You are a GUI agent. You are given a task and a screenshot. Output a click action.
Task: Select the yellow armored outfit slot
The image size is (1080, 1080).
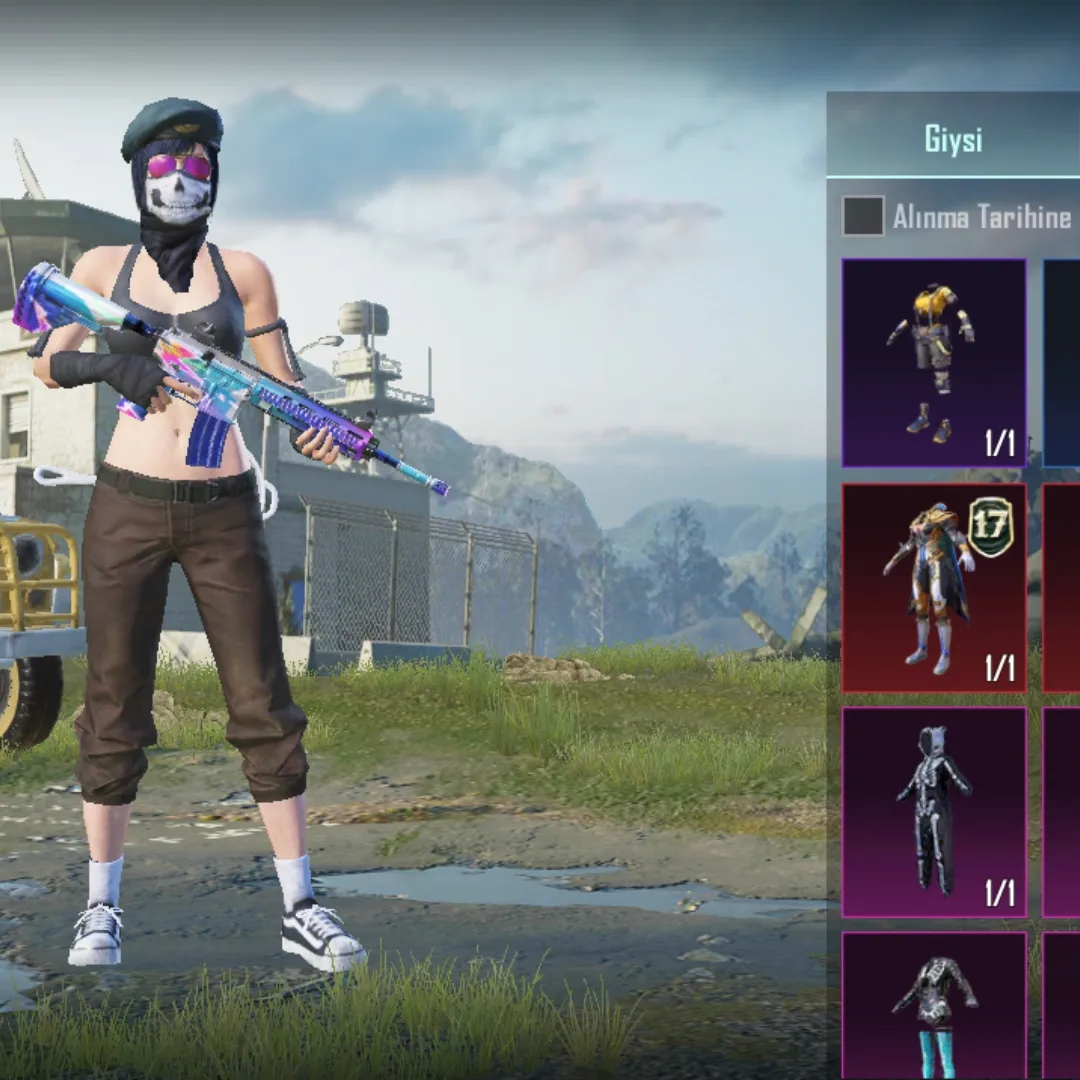[933, 363]
